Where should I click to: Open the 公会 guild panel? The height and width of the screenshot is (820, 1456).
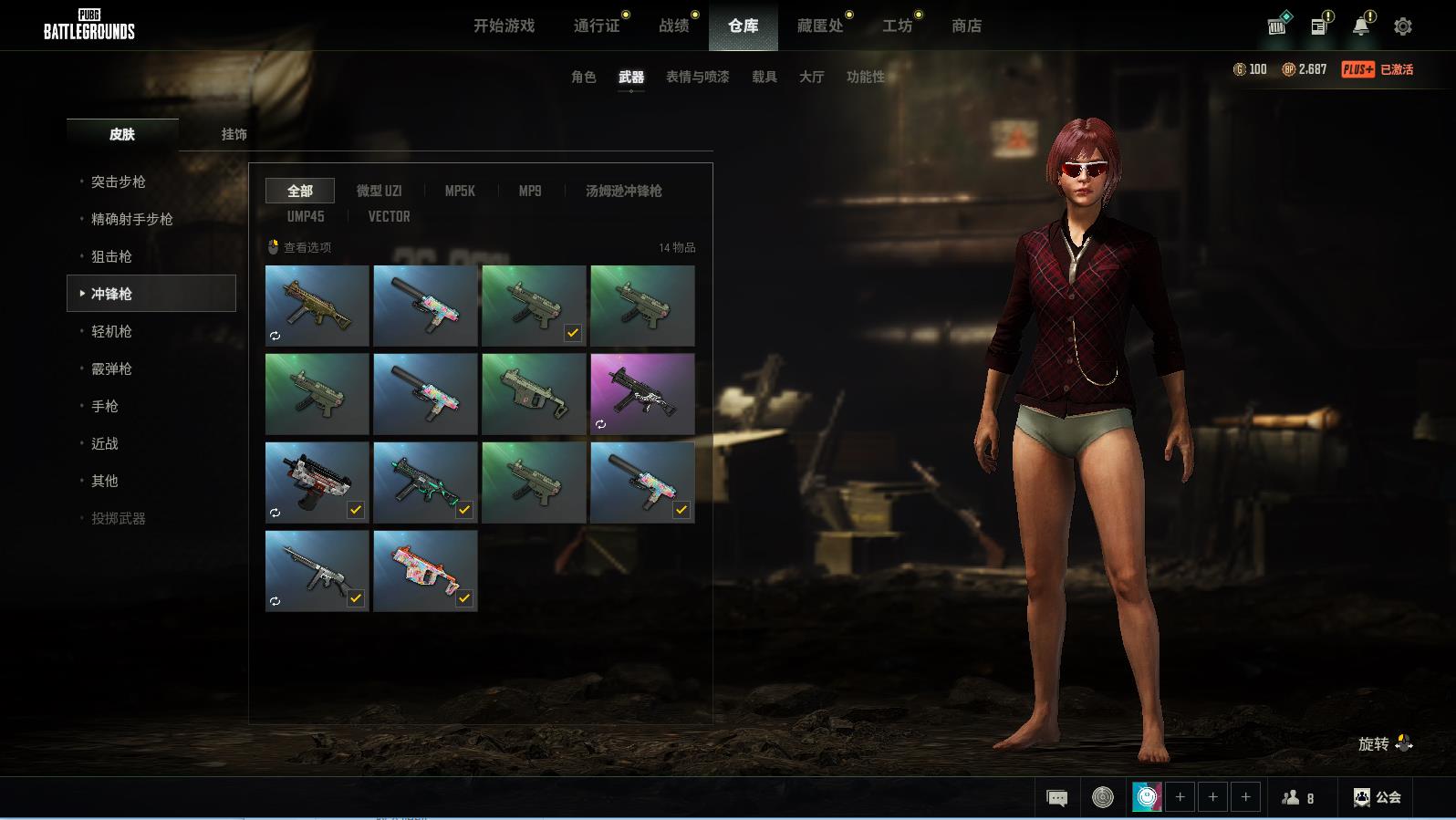click(1378, 798)
